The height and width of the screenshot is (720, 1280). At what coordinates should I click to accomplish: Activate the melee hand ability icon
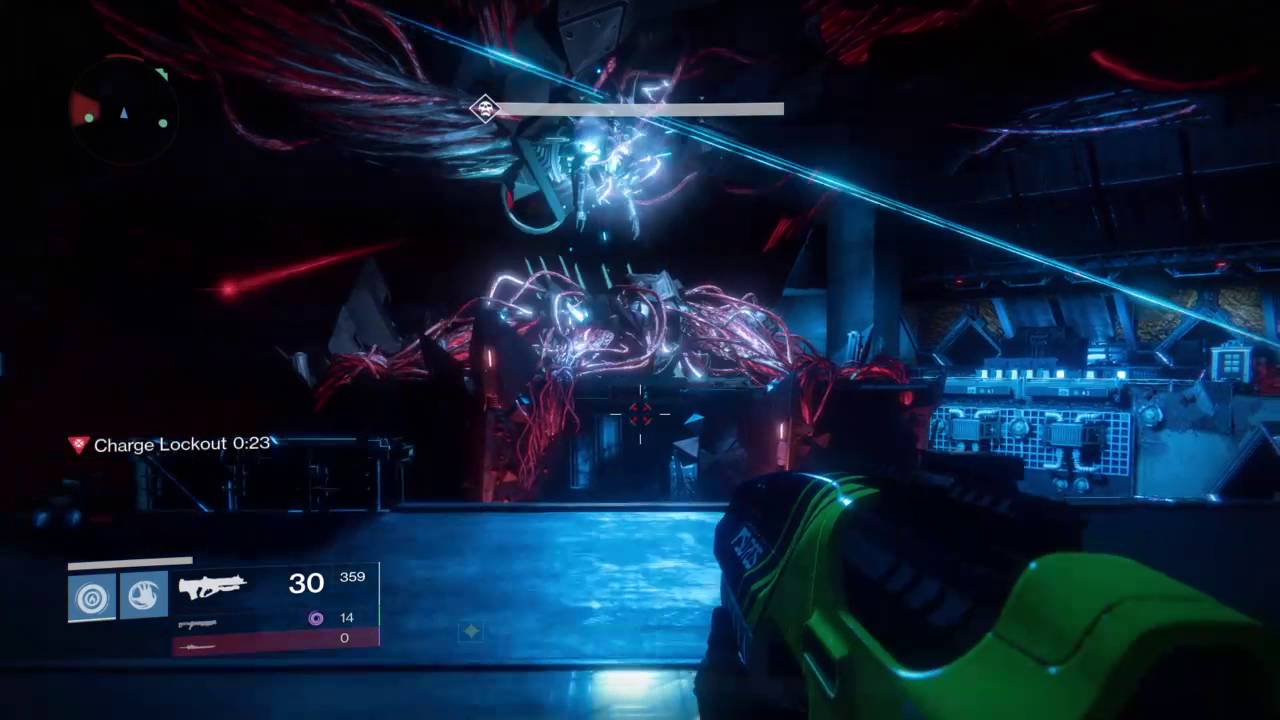[x=144, y=595]
